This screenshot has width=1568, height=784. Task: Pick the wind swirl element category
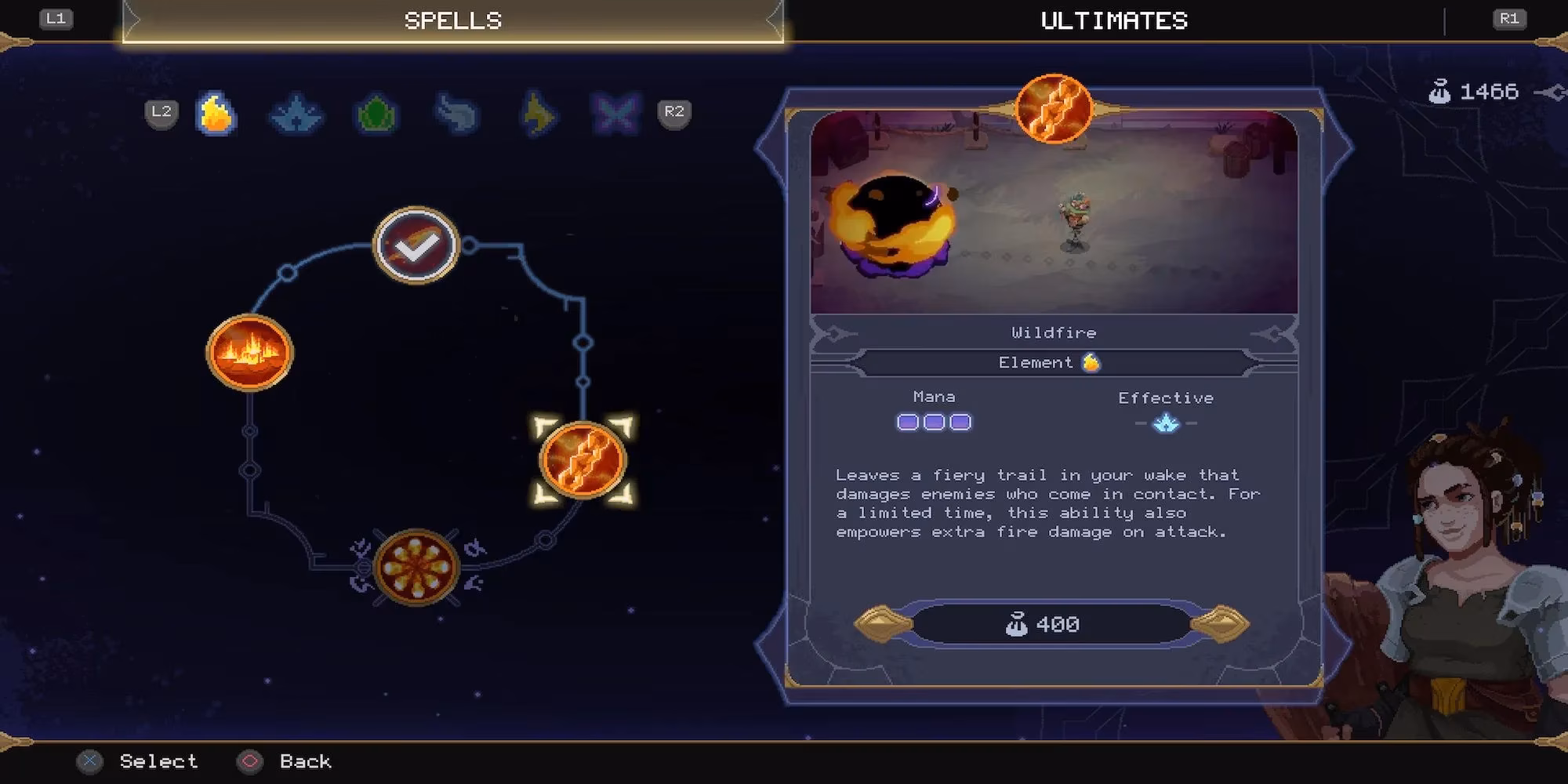click(x=456, y=114)
